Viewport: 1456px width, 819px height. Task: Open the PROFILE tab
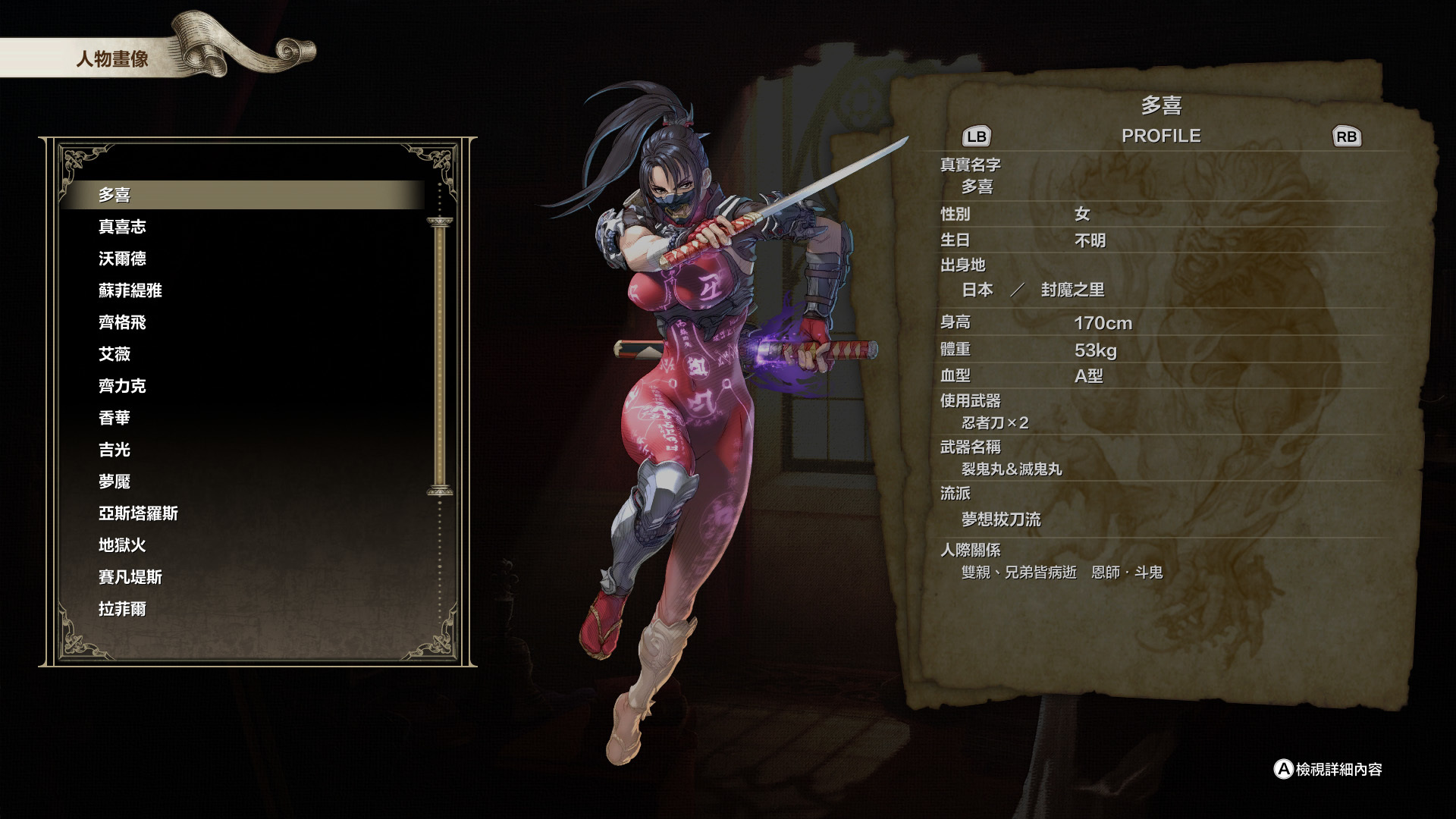click(x=1161, y=136)
